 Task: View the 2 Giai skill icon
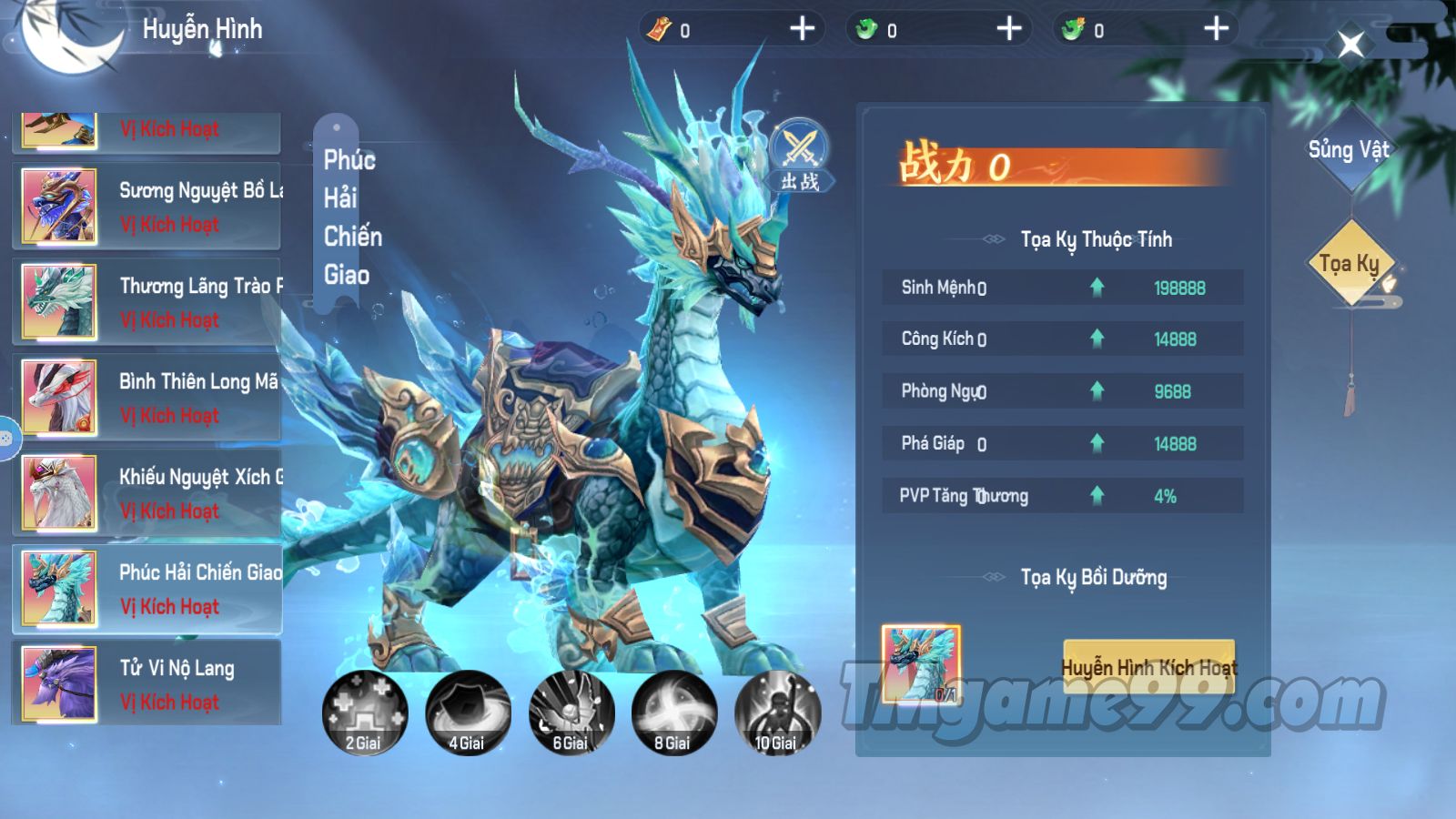364,713
